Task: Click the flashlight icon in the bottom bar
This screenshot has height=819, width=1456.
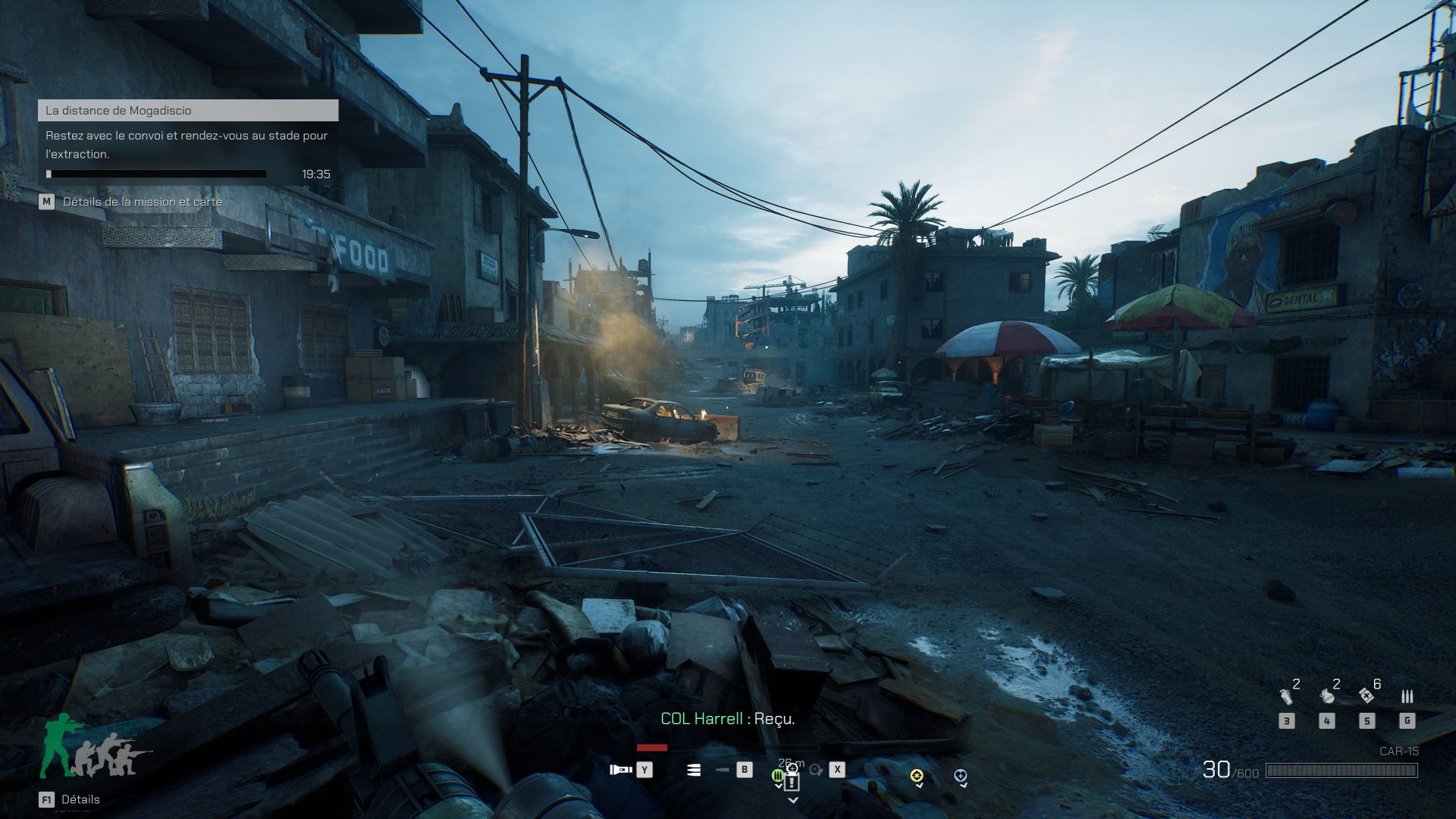Action: click(621, 770)
